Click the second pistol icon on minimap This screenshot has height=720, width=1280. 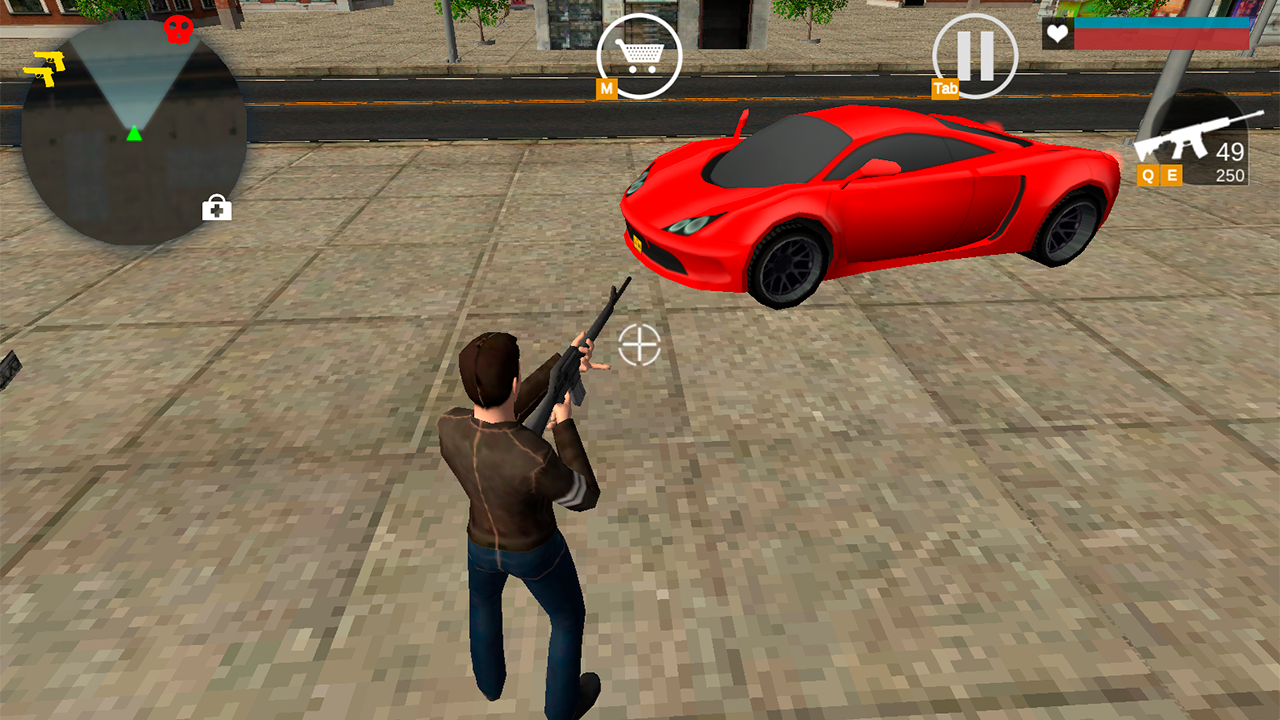(42, 76)
